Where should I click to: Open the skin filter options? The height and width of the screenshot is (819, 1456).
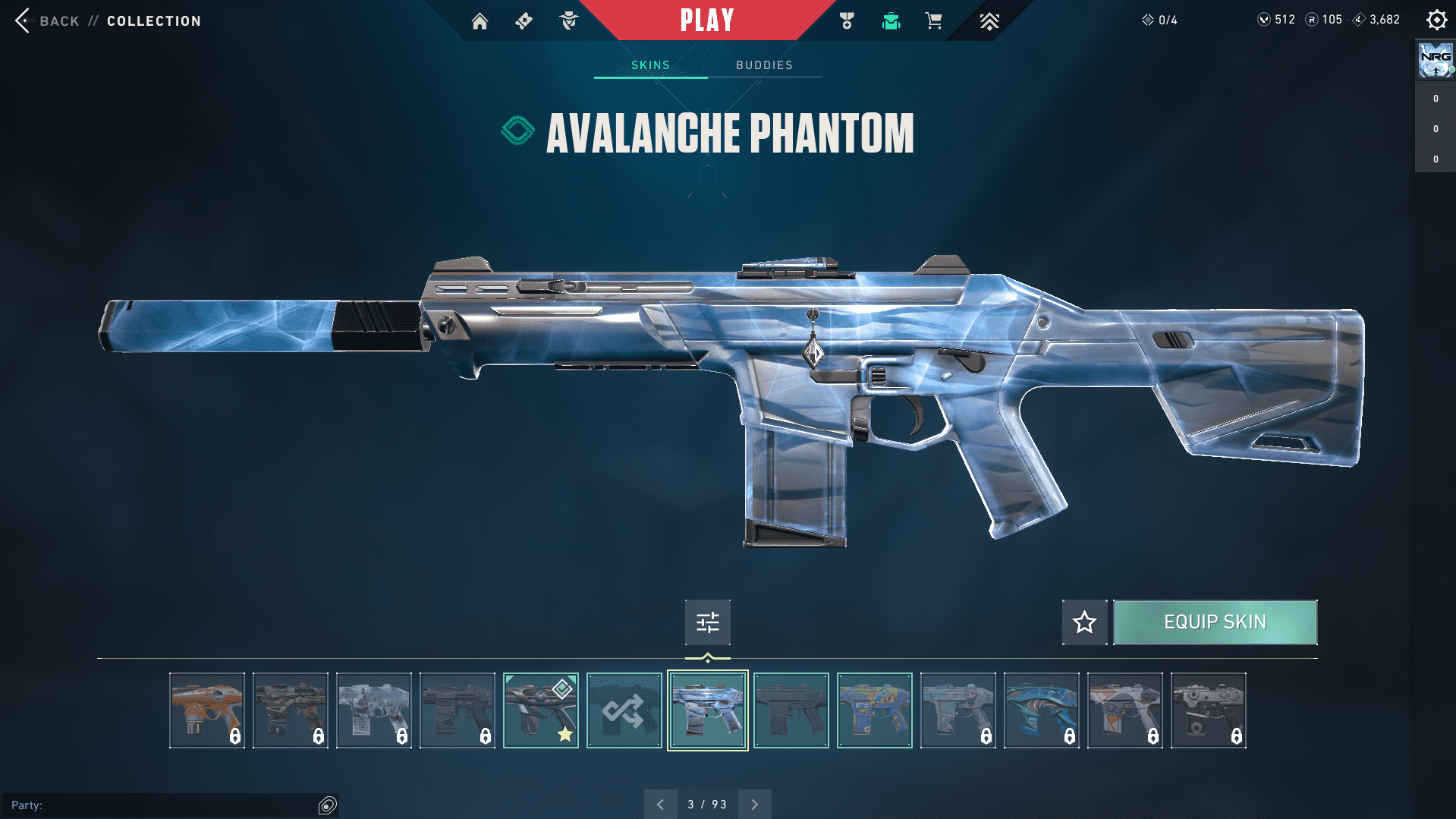pyautogui.click(x=707, y=622)
